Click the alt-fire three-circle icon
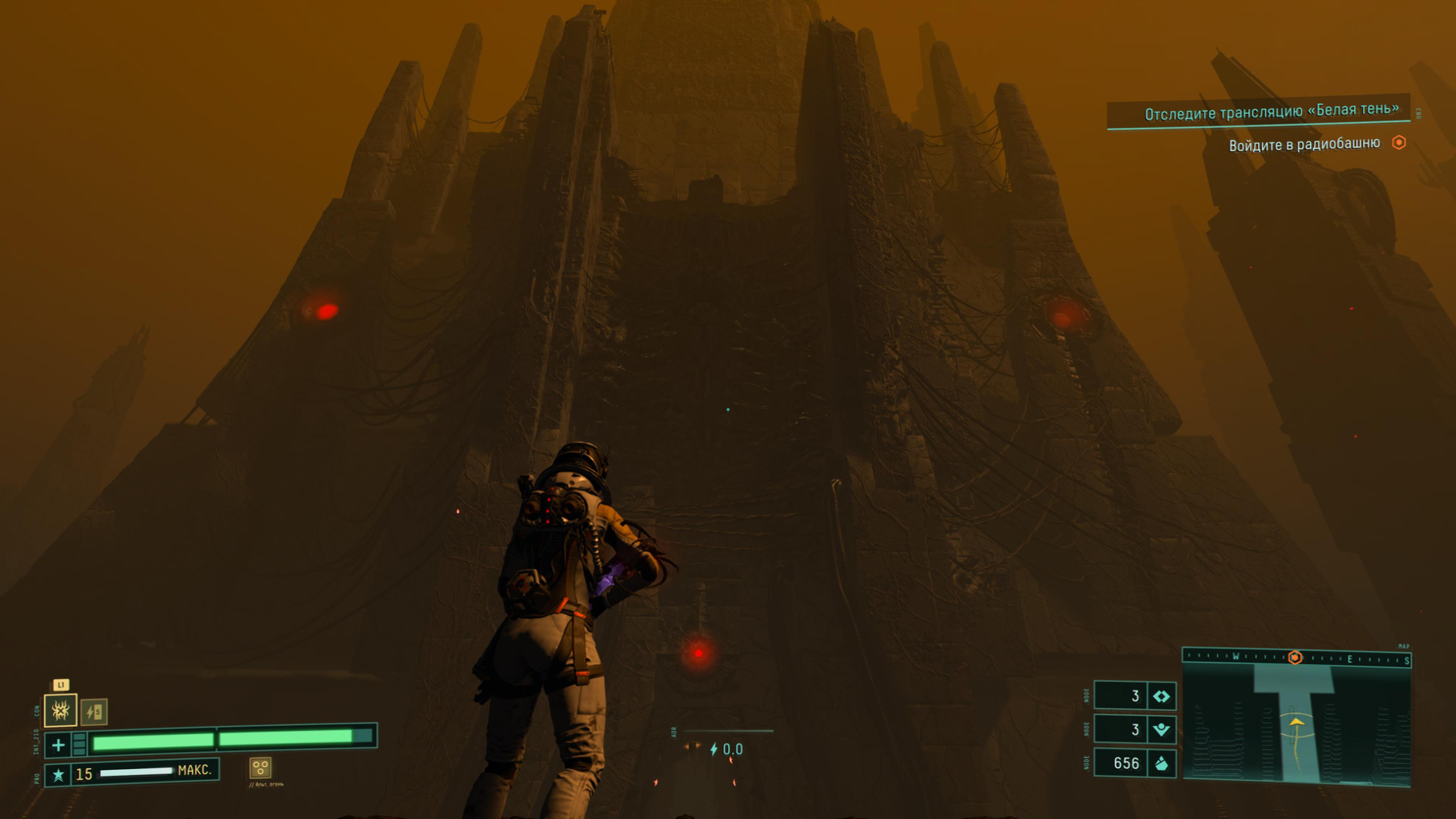This screenshot has height=819, width=1456. [x=260, y=768]
